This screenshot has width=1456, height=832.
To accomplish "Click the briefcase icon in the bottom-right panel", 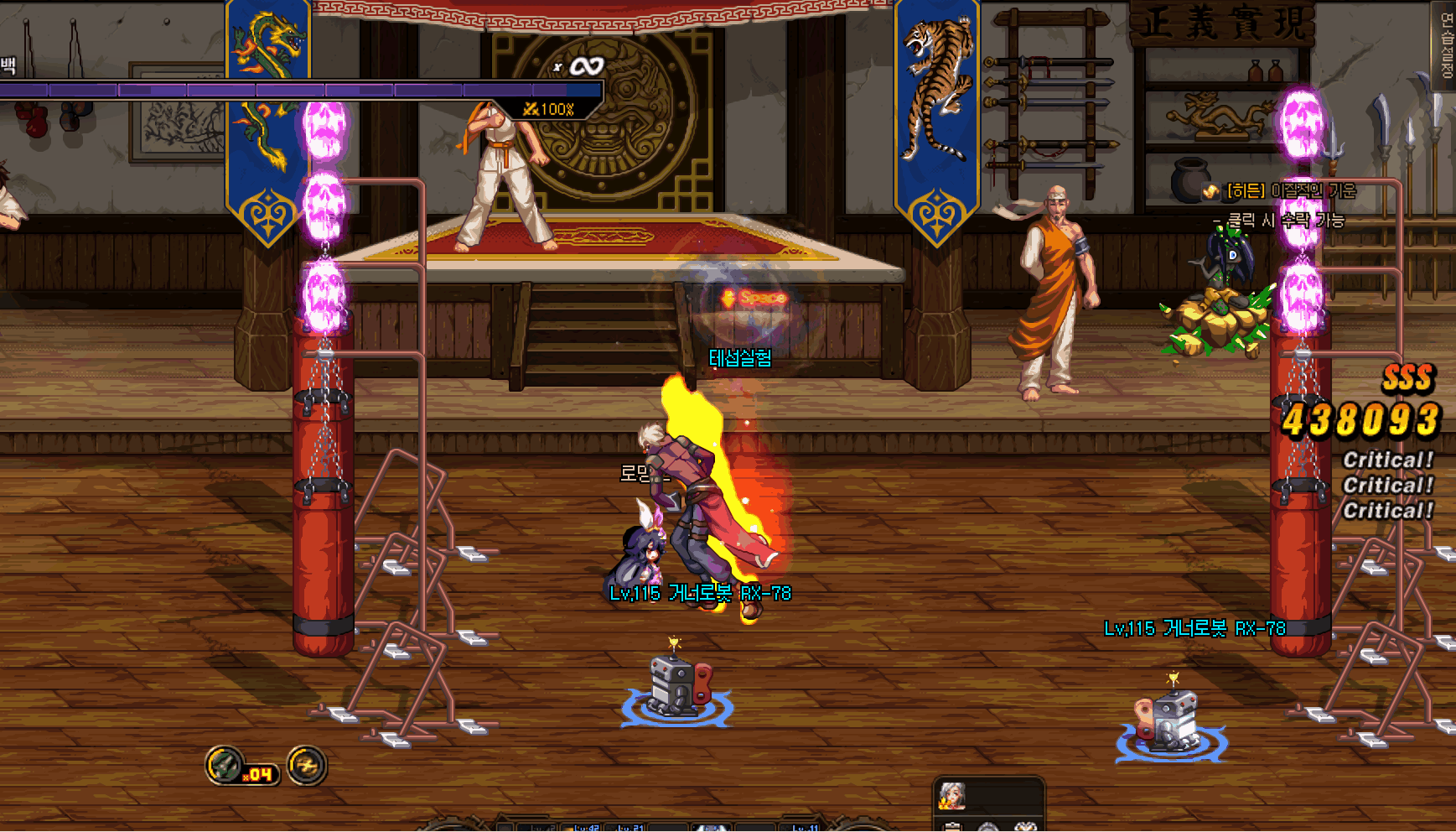I will [952, 828].
